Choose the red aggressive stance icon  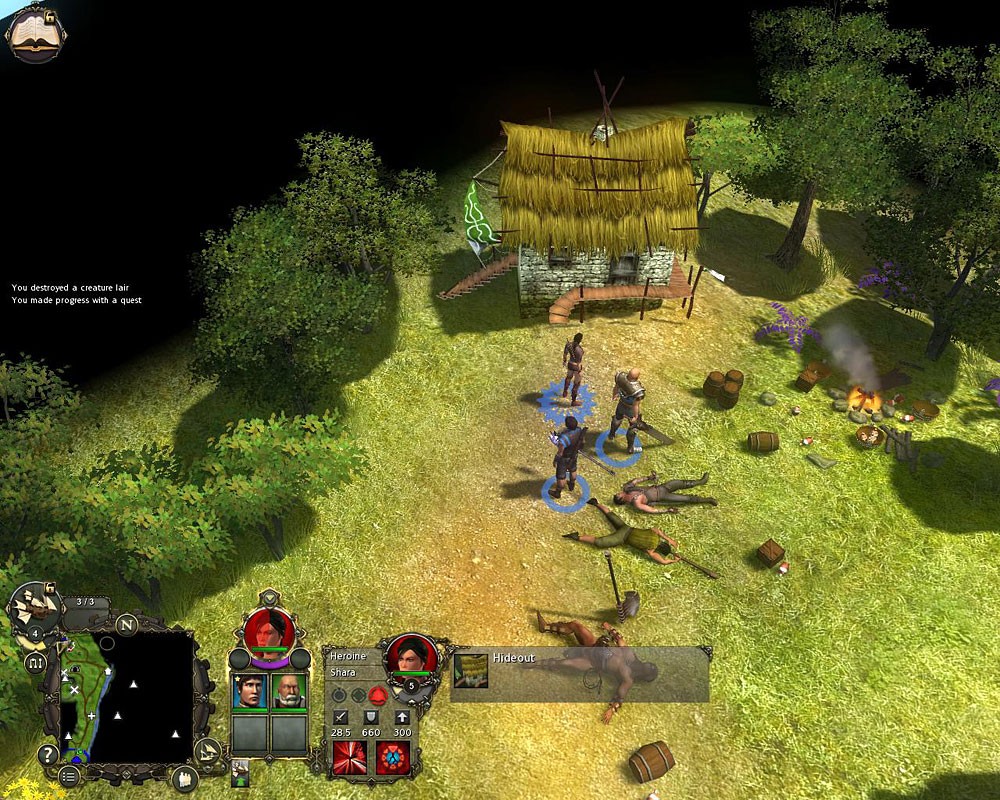click(377, 694)
